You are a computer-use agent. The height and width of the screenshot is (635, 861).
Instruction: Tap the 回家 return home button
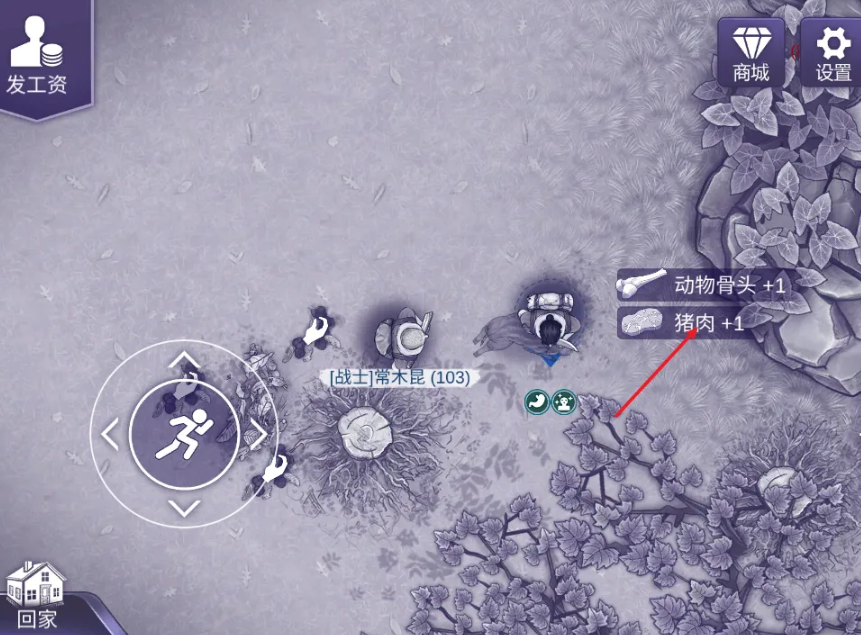[x=36, y=596]
